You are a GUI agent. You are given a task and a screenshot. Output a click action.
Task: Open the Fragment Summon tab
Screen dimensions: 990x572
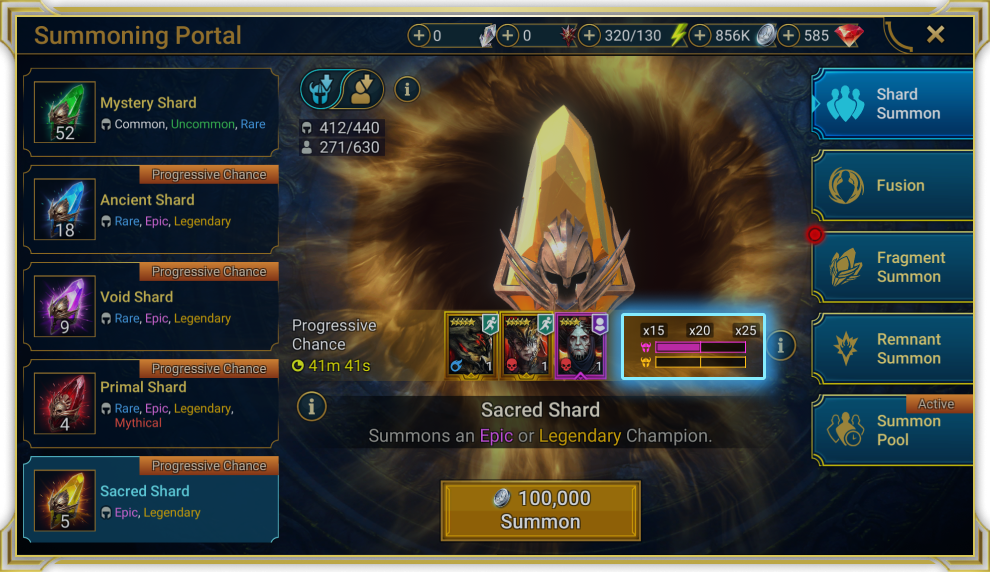(892, 267)
